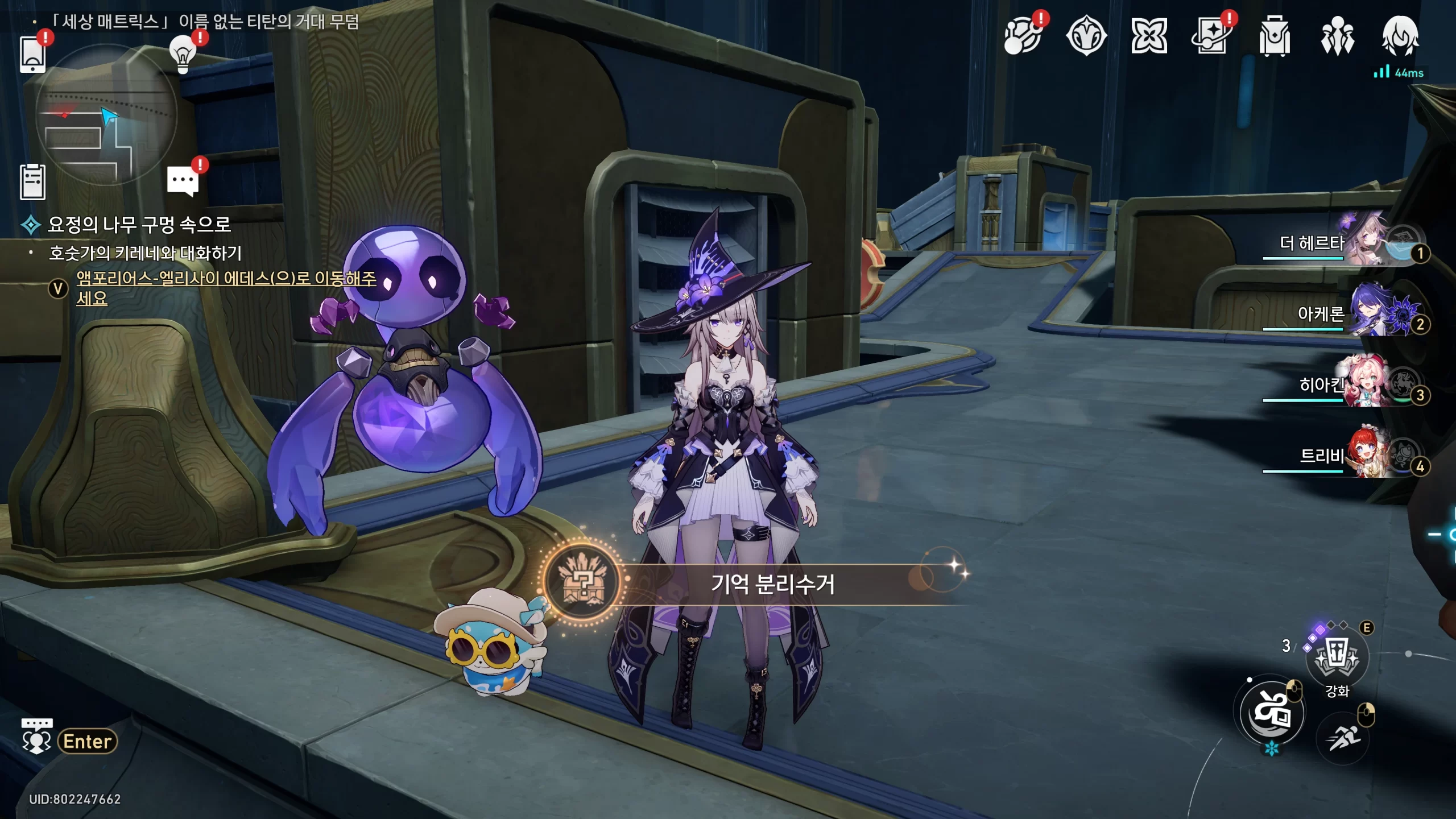Click the circular minimap
1456x819 pixels.
point(106,115)
